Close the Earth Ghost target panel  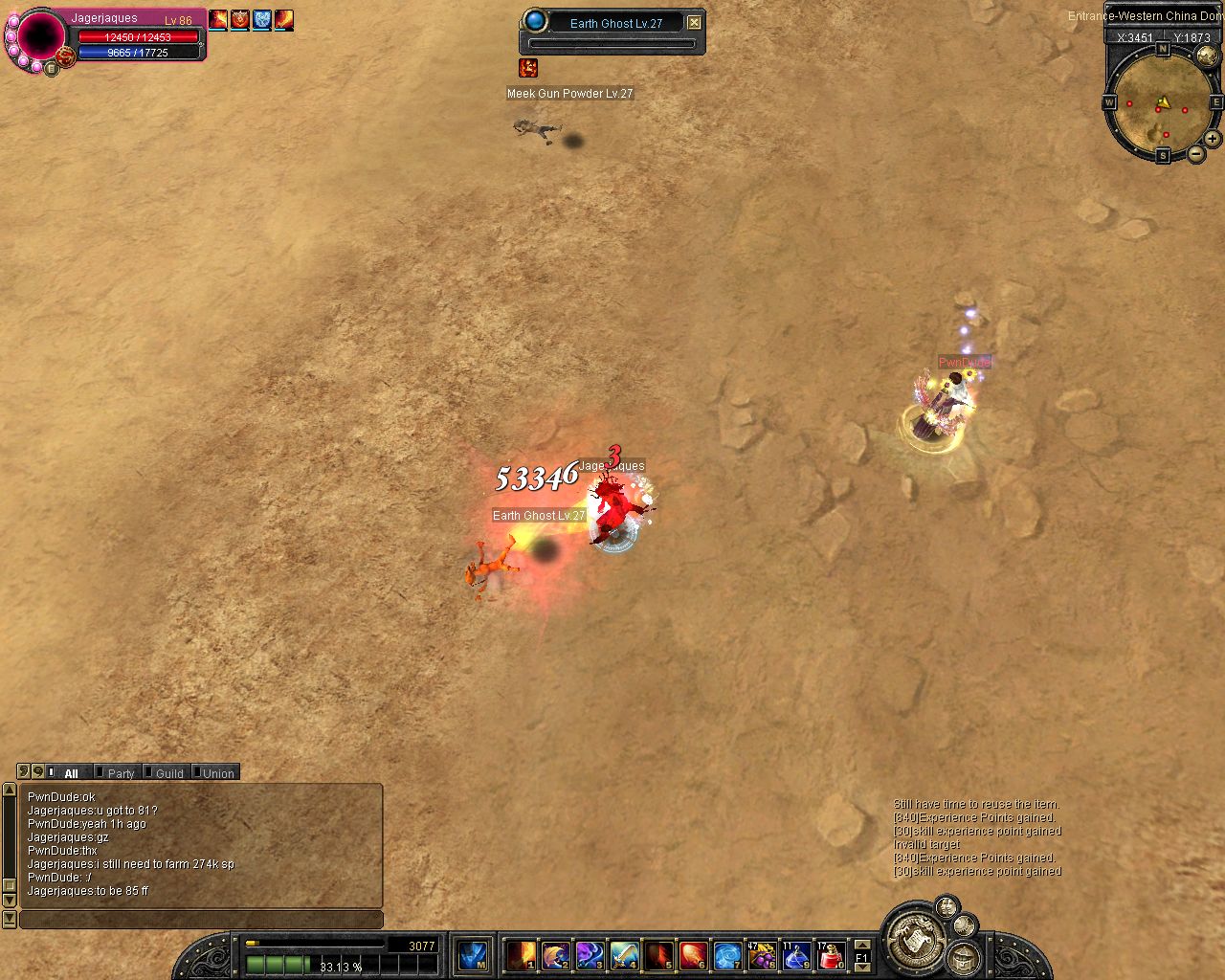[695, 23]
